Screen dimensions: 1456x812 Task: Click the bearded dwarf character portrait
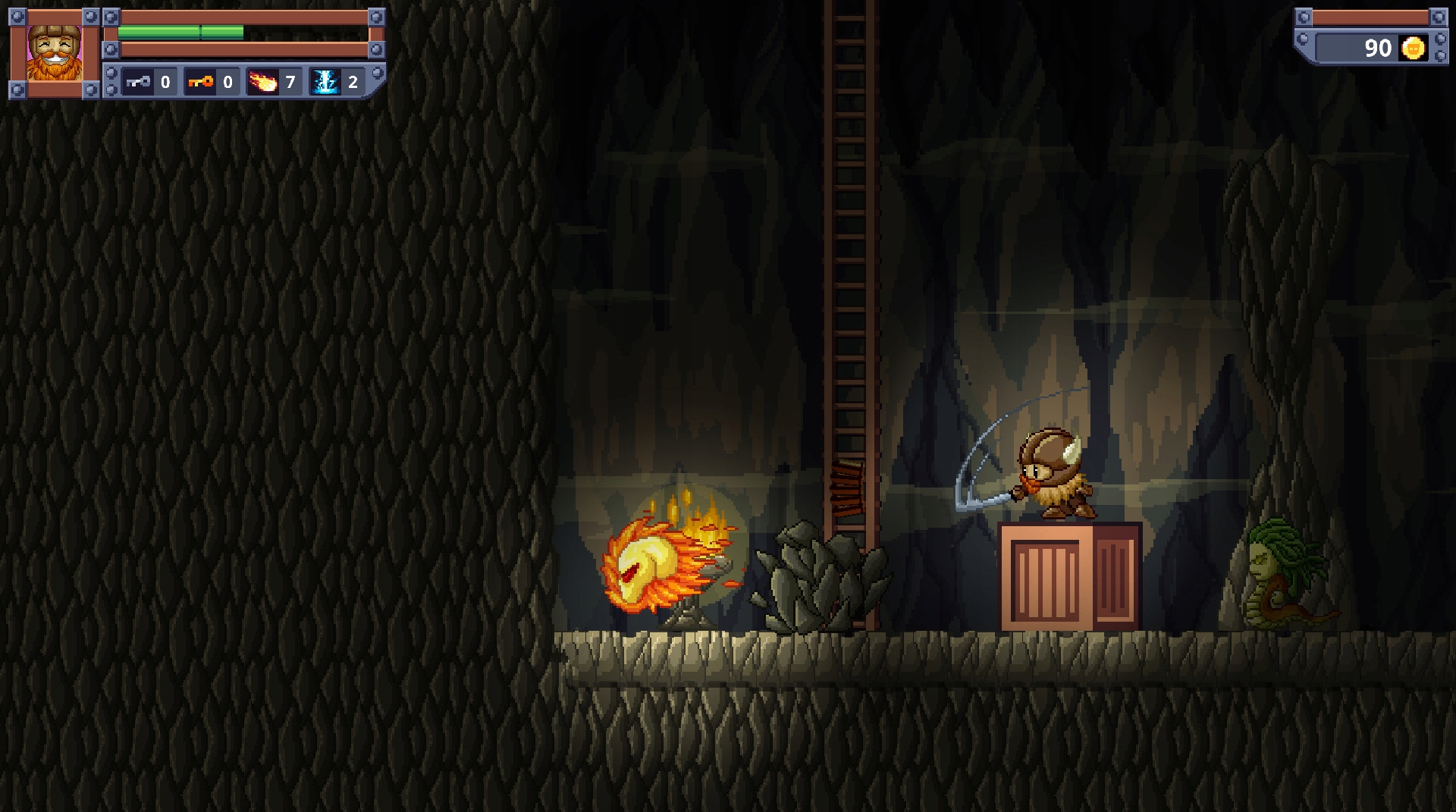pos(54,53)
